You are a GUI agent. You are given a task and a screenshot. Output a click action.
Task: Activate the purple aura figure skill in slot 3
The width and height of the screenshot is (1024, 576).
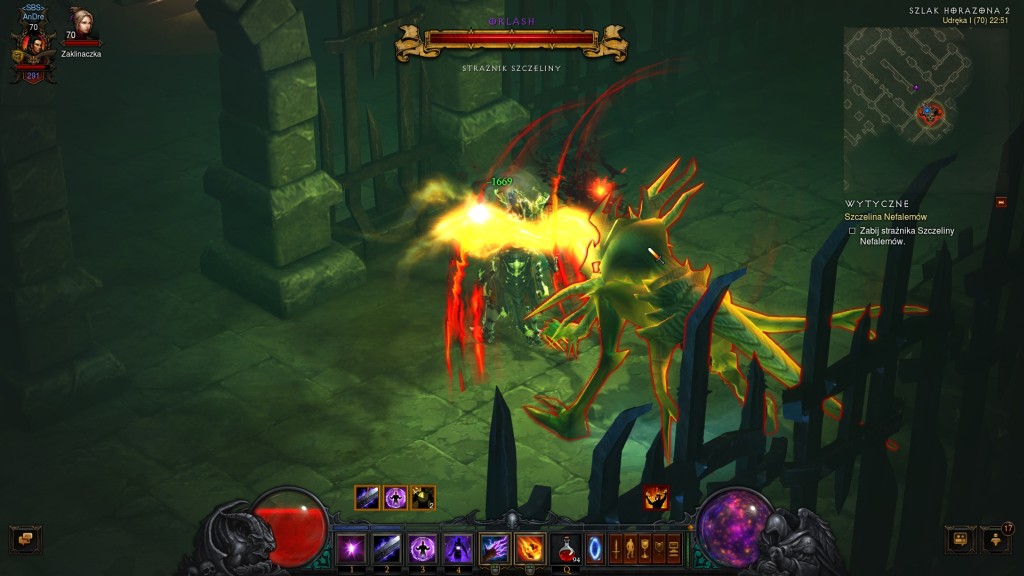tap(422, 548)
